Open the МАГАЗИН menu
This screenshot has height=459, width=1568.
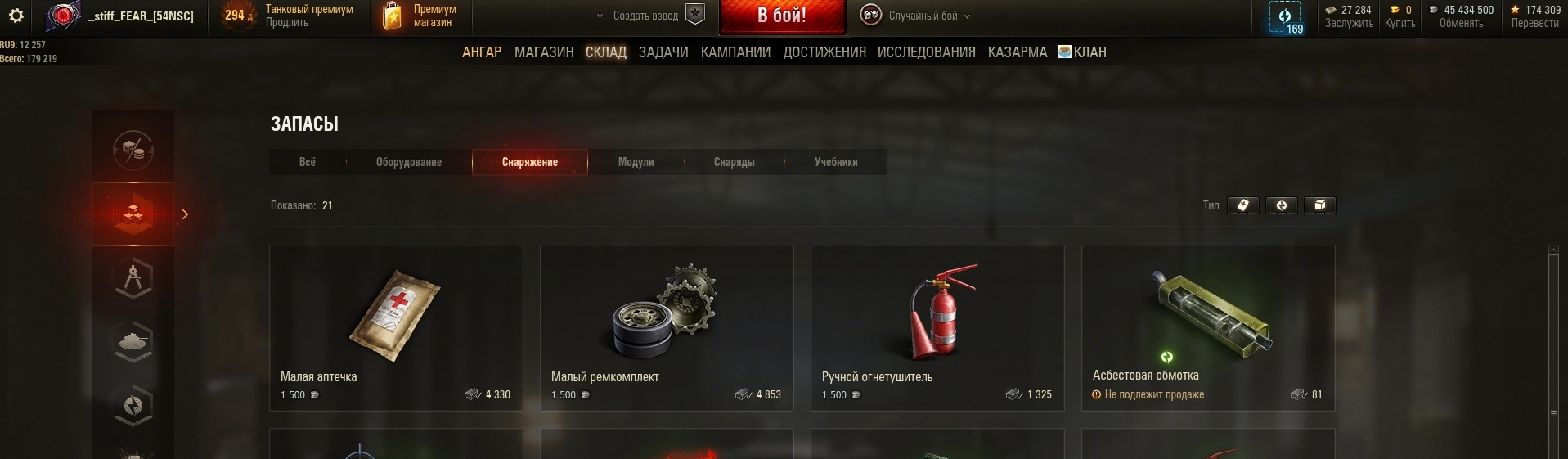click(544, 52)
